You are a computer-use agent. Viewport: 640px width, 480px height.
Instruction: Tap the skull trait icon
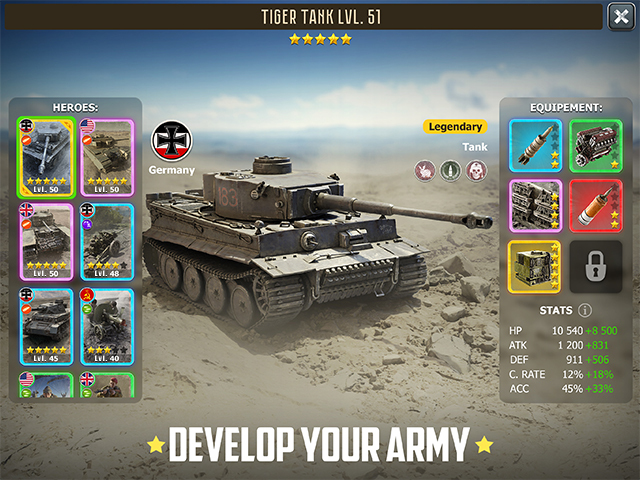tap(476, 170)
